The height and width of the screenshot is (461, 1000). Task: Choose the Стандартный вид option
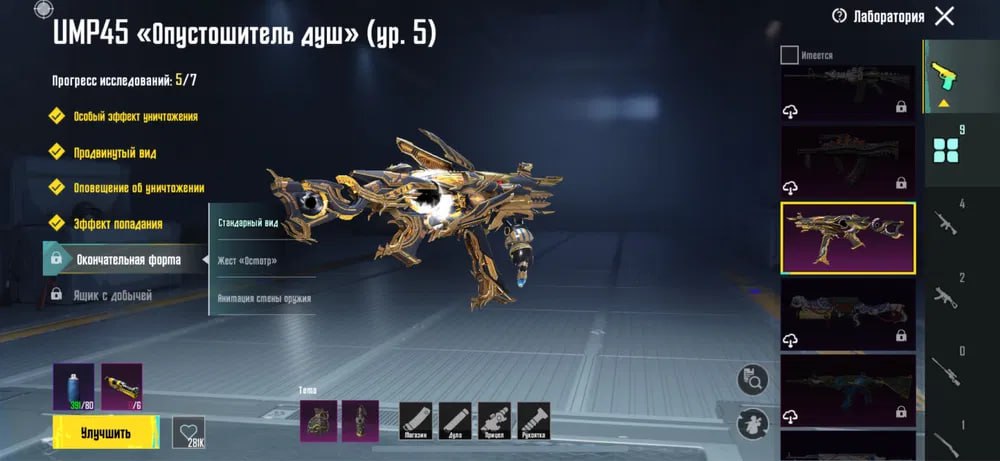249,222
